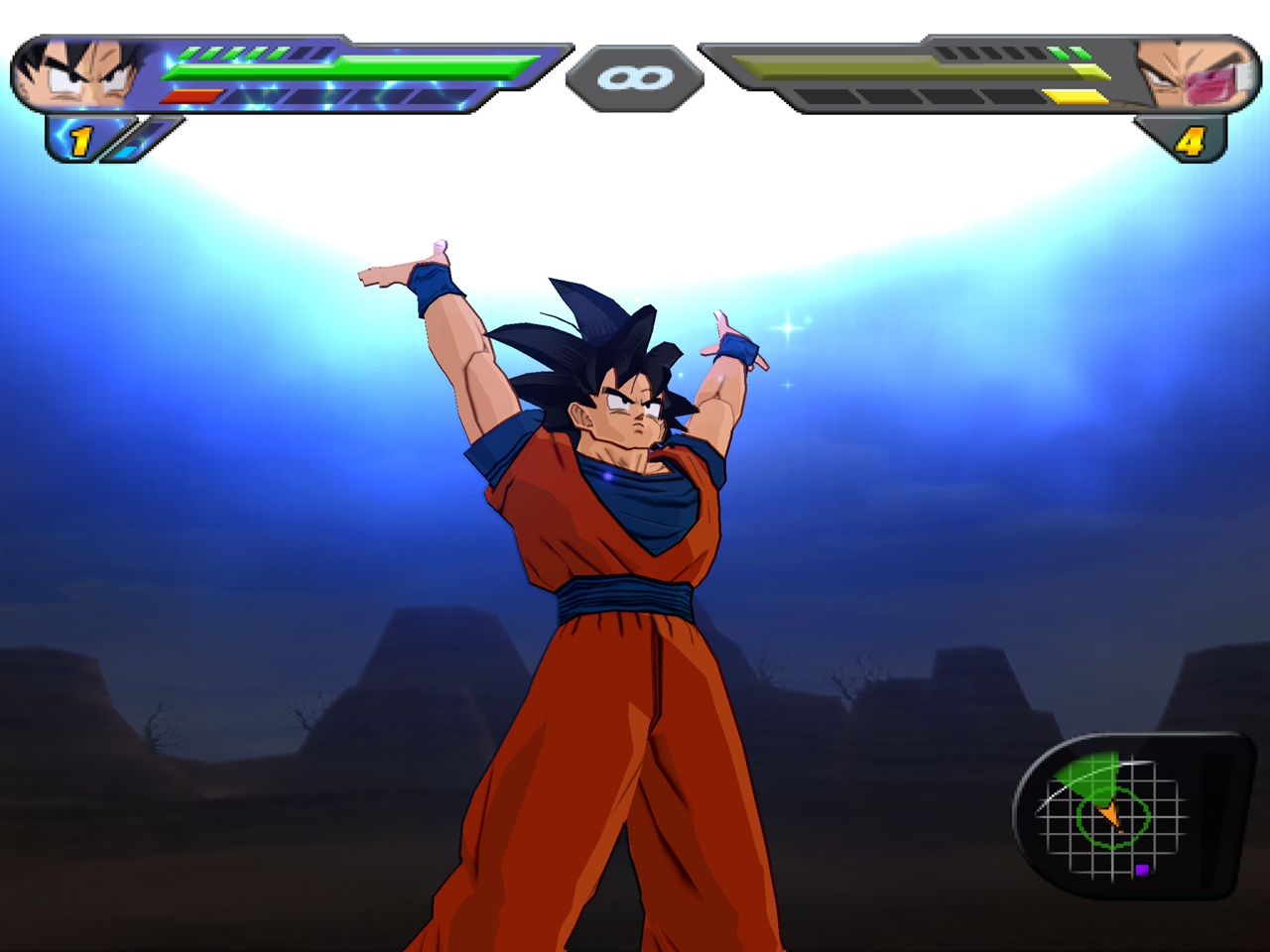
Task: Select the purple enemy blip on the radar
Action: click(1143, 868)
